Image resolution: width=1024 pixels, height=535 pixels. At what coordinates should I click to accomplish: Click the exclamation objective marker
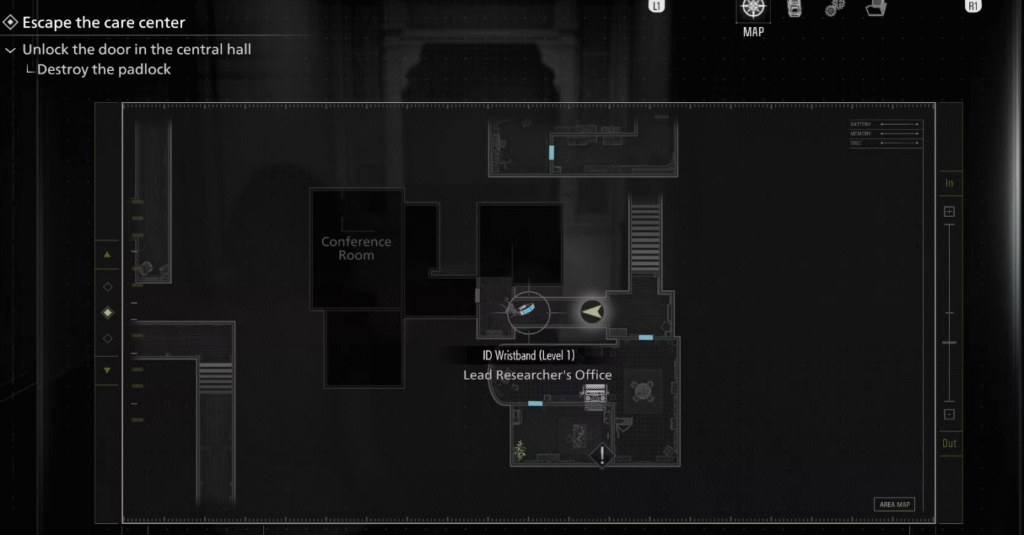click(x=601, y=456)
